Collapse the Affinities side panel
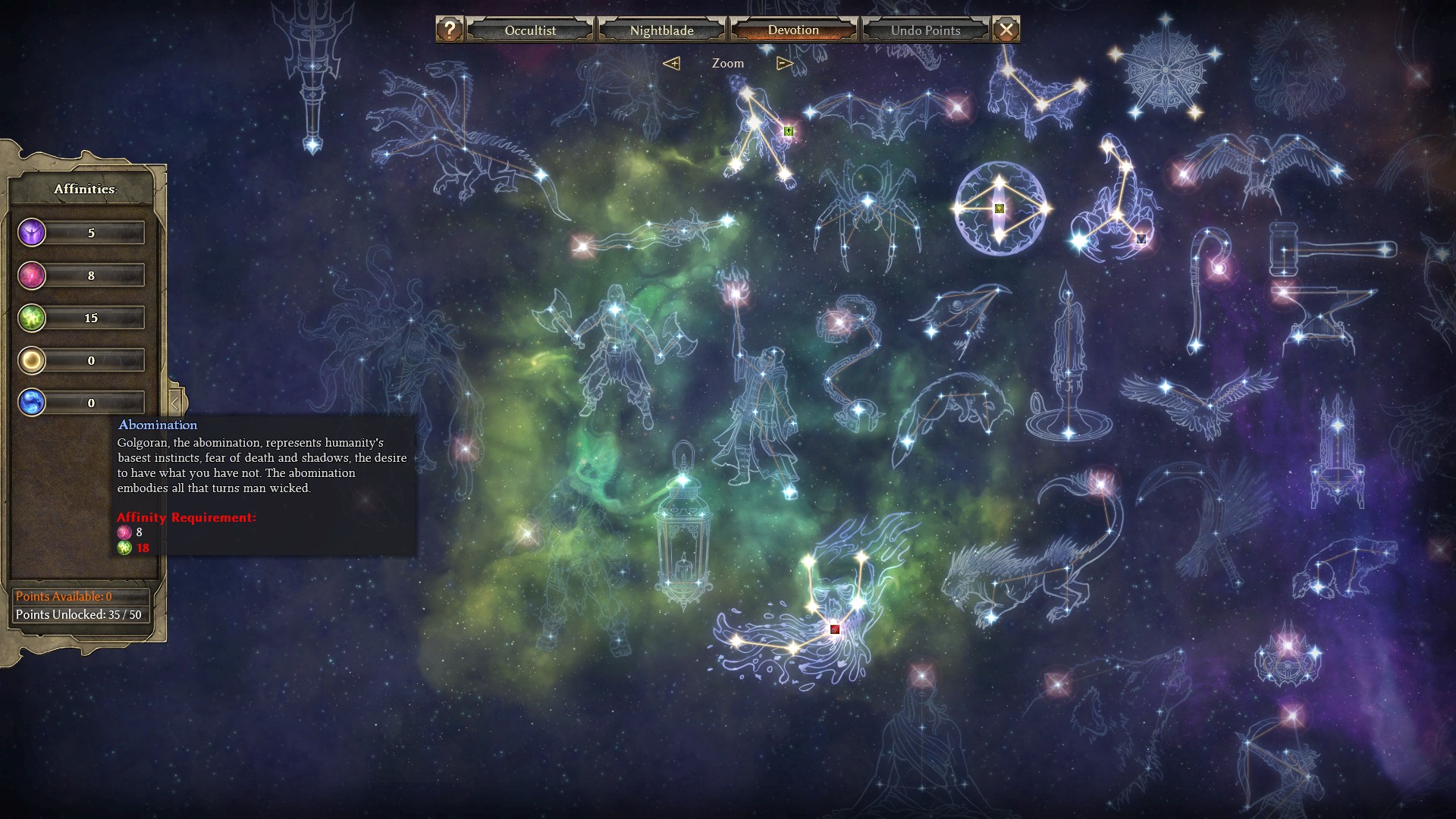Image resolution: width=1456 pixels, height=819 pixels. tap(175, 403)
